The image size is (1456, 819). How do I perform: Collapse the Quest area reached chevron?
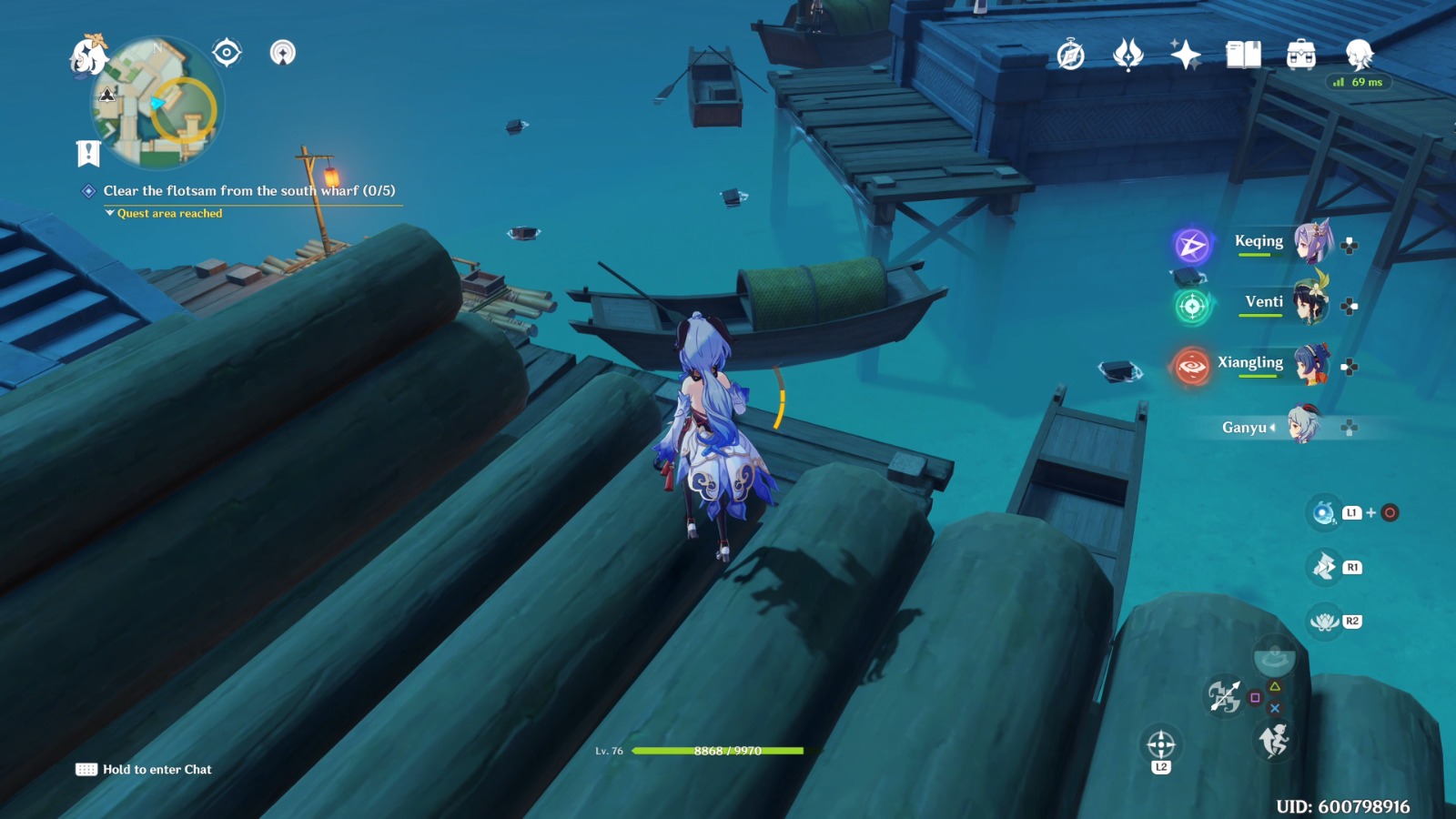(x=108, y=213)
